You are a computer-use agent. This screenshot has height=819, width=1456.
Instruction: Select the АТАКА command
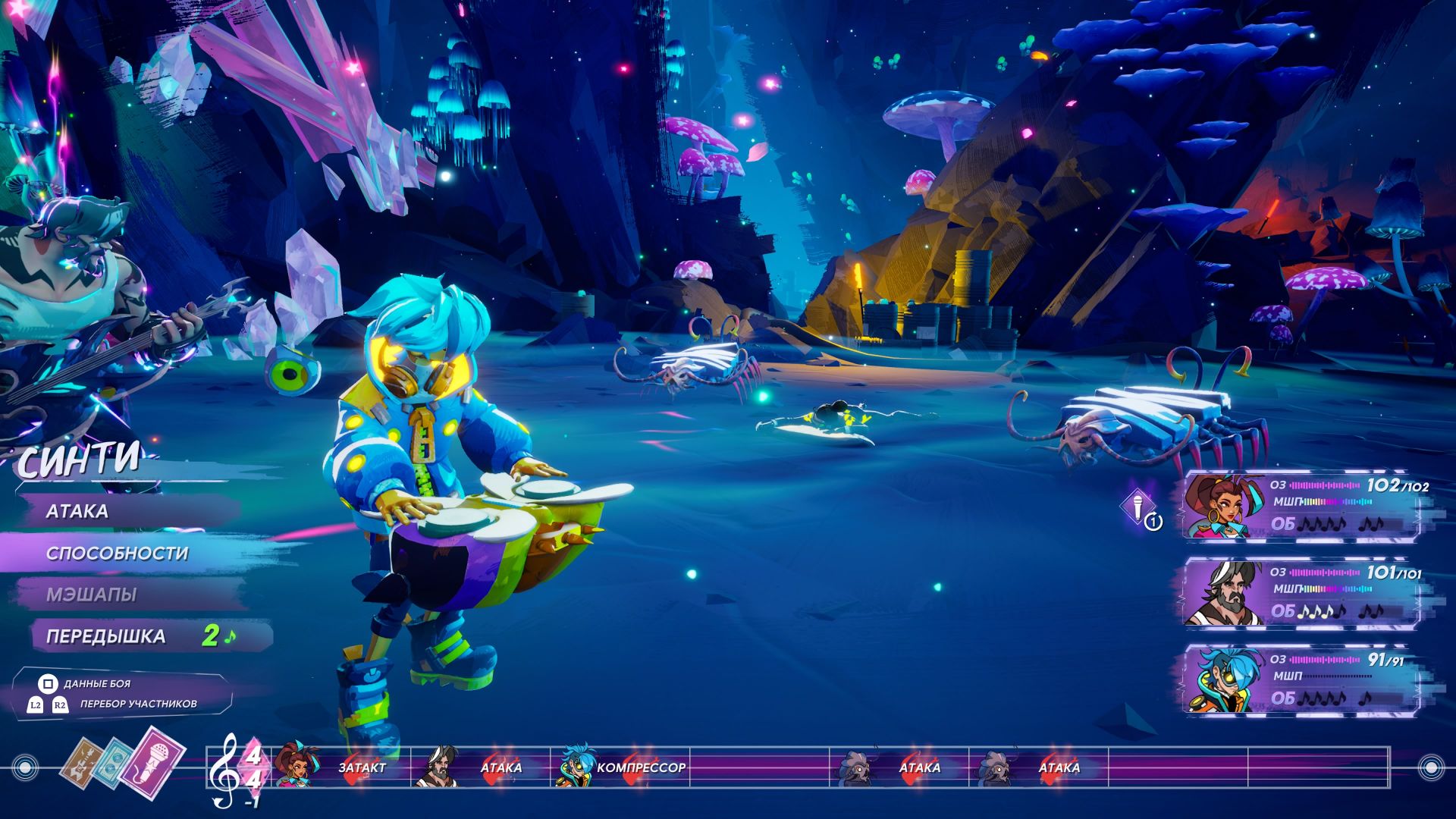pos(78,512)
